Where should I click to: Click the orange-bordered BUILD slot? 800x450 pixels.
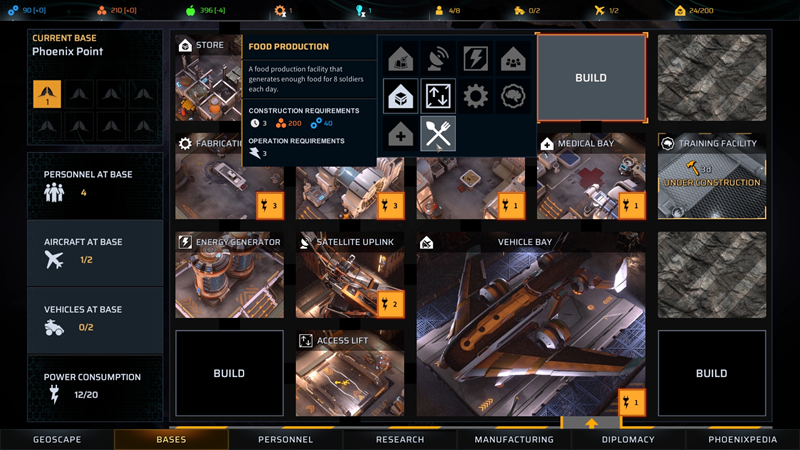tap(591, 78)
